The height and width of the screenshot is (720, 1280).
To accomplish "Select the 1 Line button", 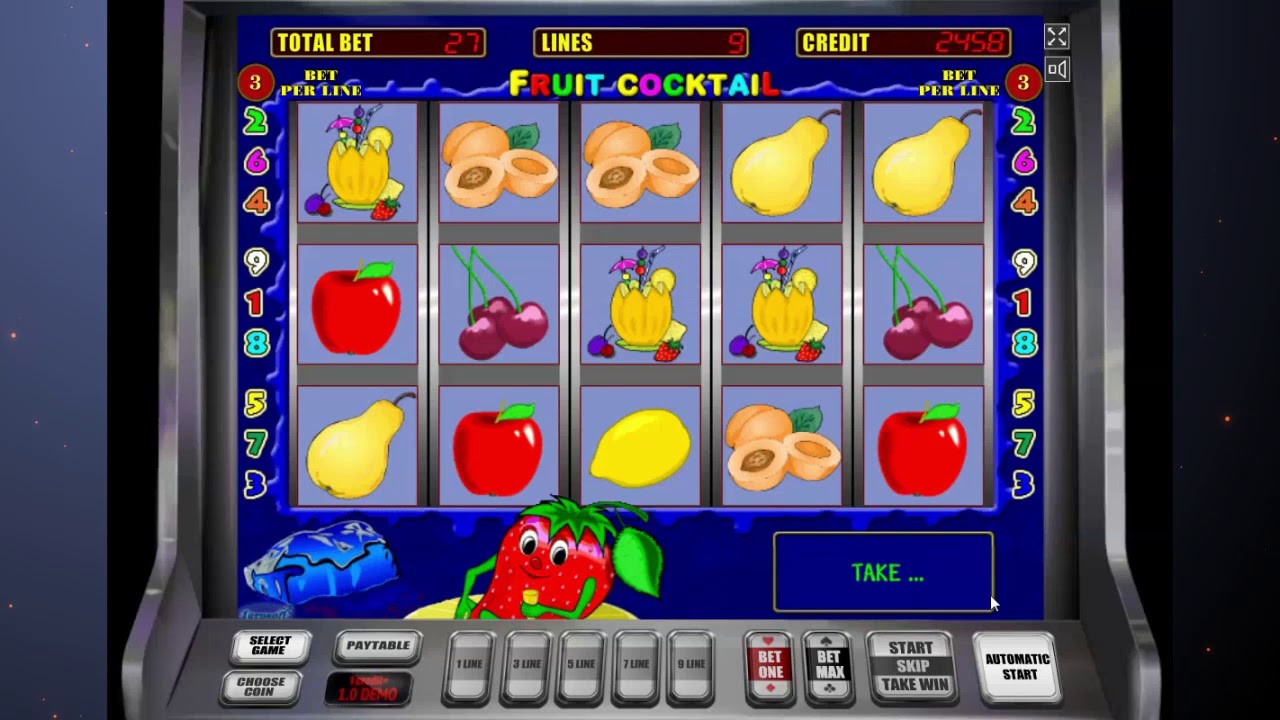I will 470,665.
